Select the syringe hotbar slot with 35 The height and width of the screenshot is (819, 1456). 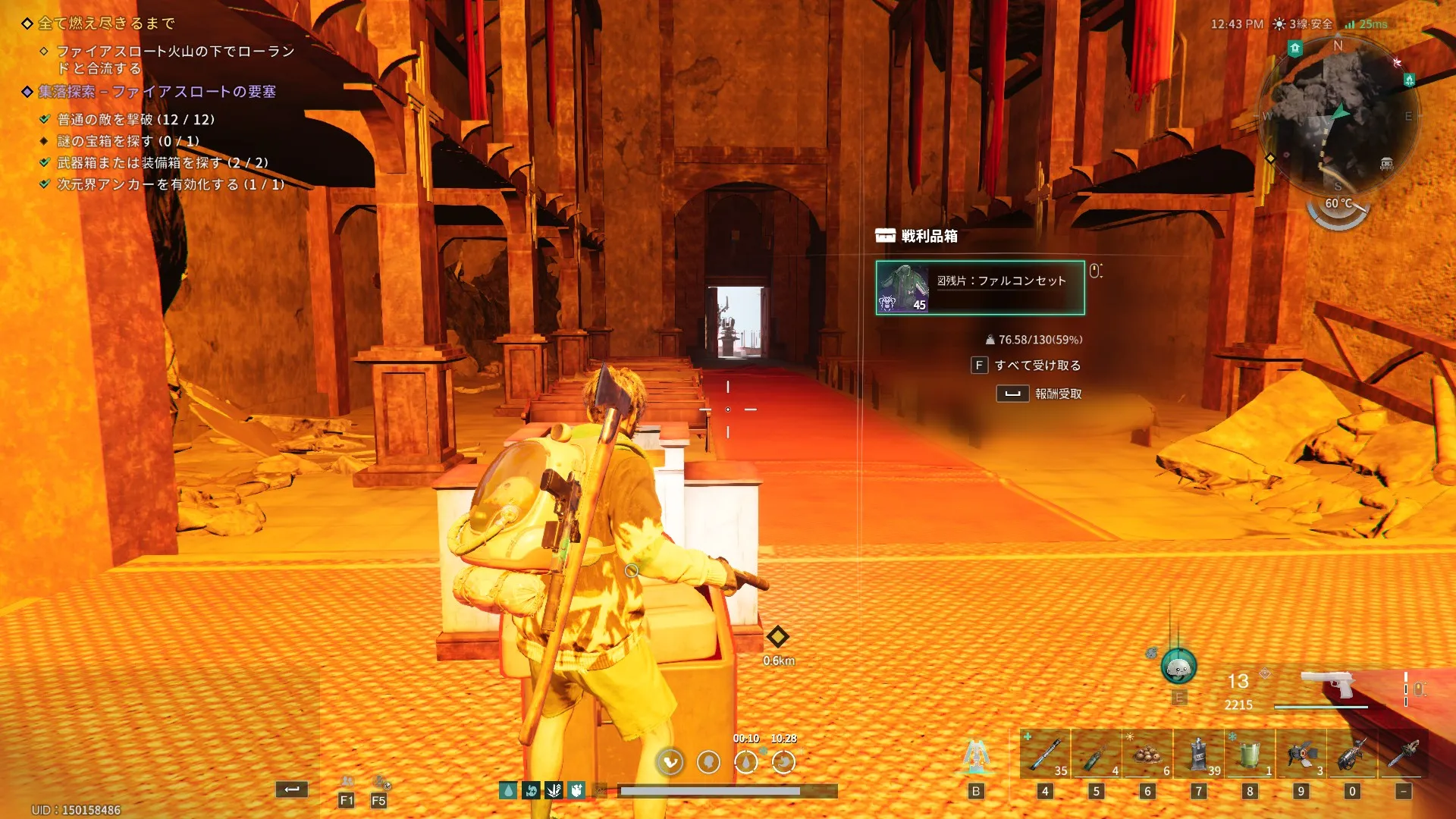[1045, 755]
